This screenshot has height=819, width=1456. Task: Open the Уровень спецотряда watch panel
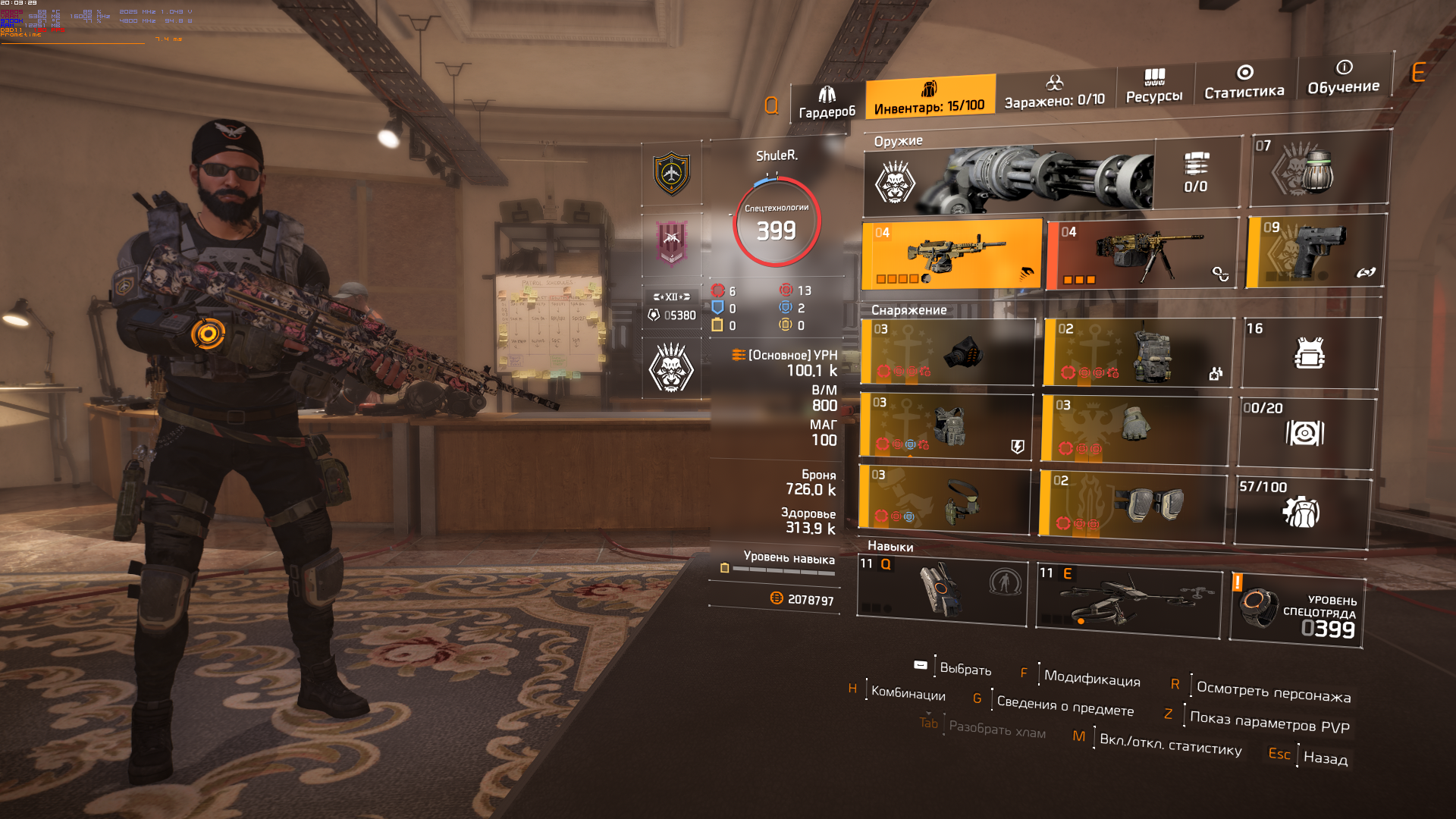pyautogui.click(x=1297, y=611)
